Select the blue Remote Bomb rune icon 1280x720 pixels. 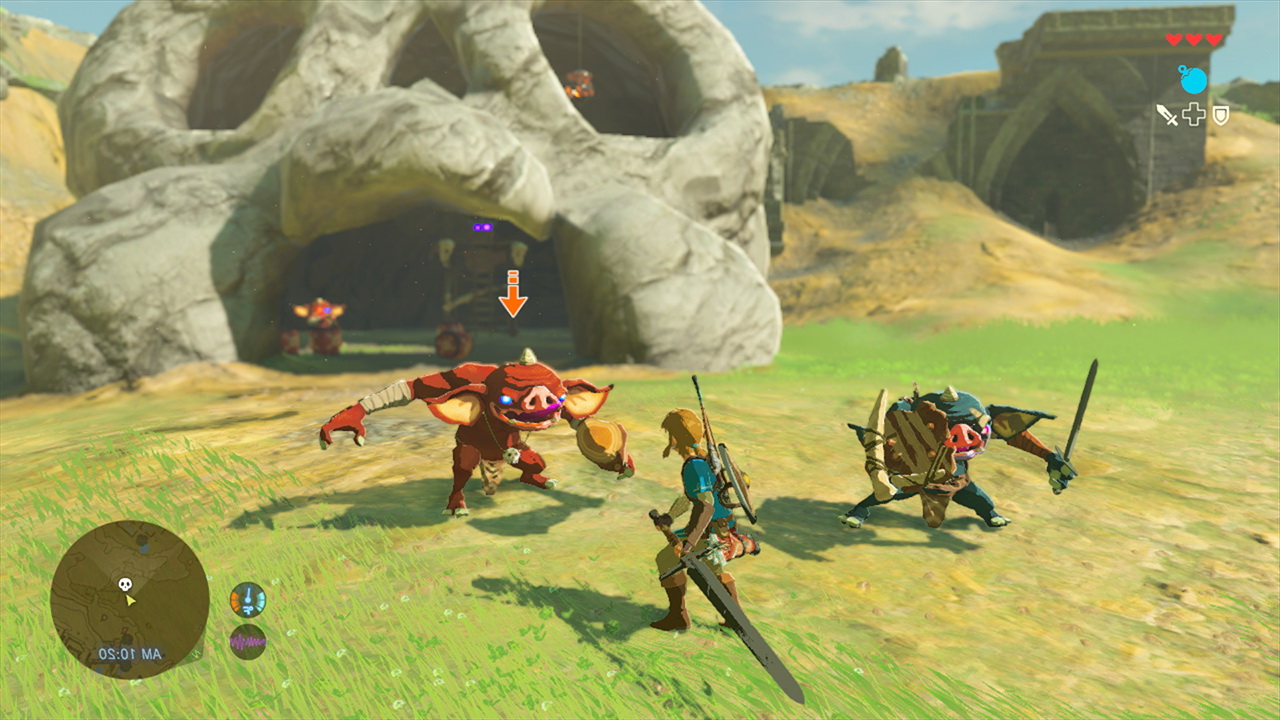[1192, 80]
